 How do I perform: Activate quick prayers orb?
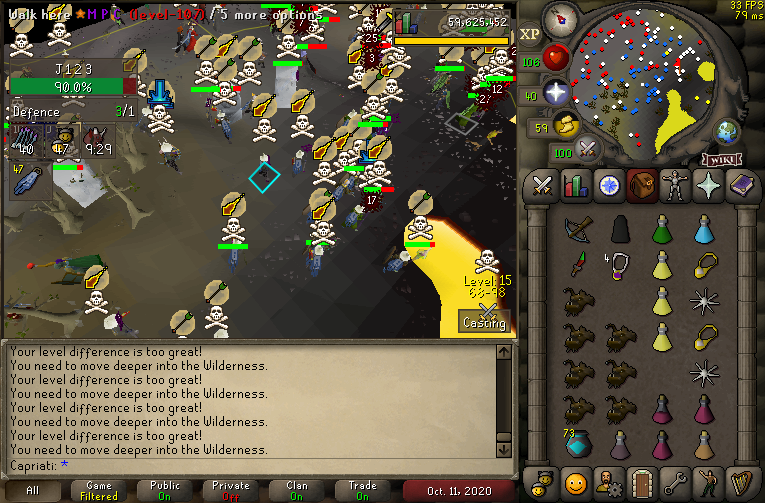coord(556,93)
